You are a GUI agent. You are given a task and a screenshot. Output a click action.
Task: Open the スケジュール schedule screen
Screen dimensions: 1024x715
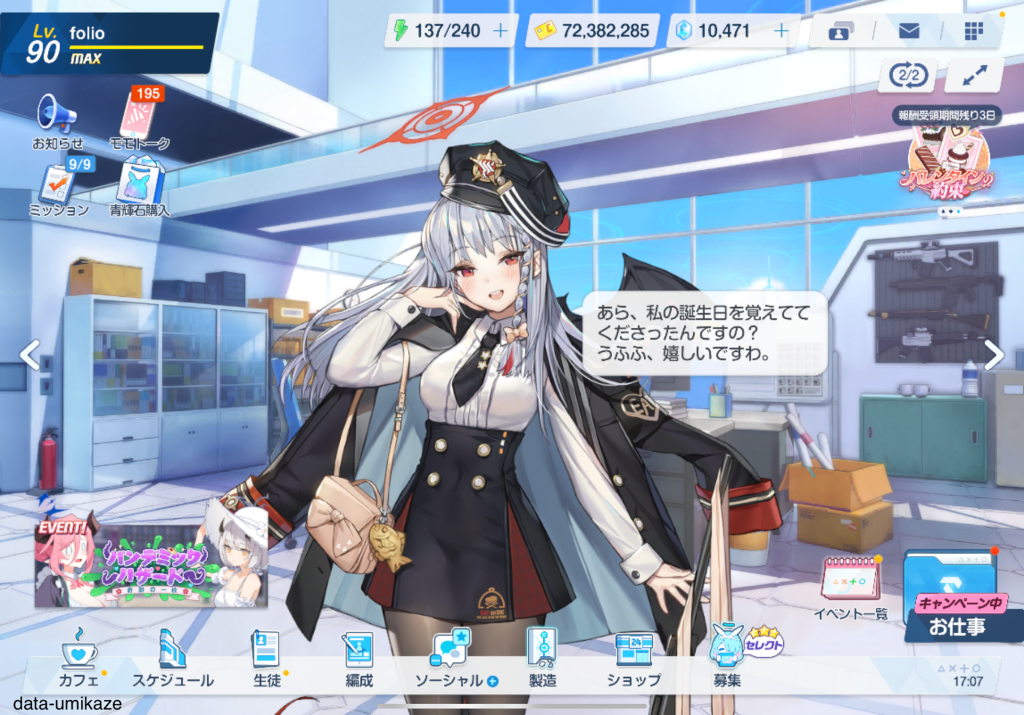pos(173,662)
